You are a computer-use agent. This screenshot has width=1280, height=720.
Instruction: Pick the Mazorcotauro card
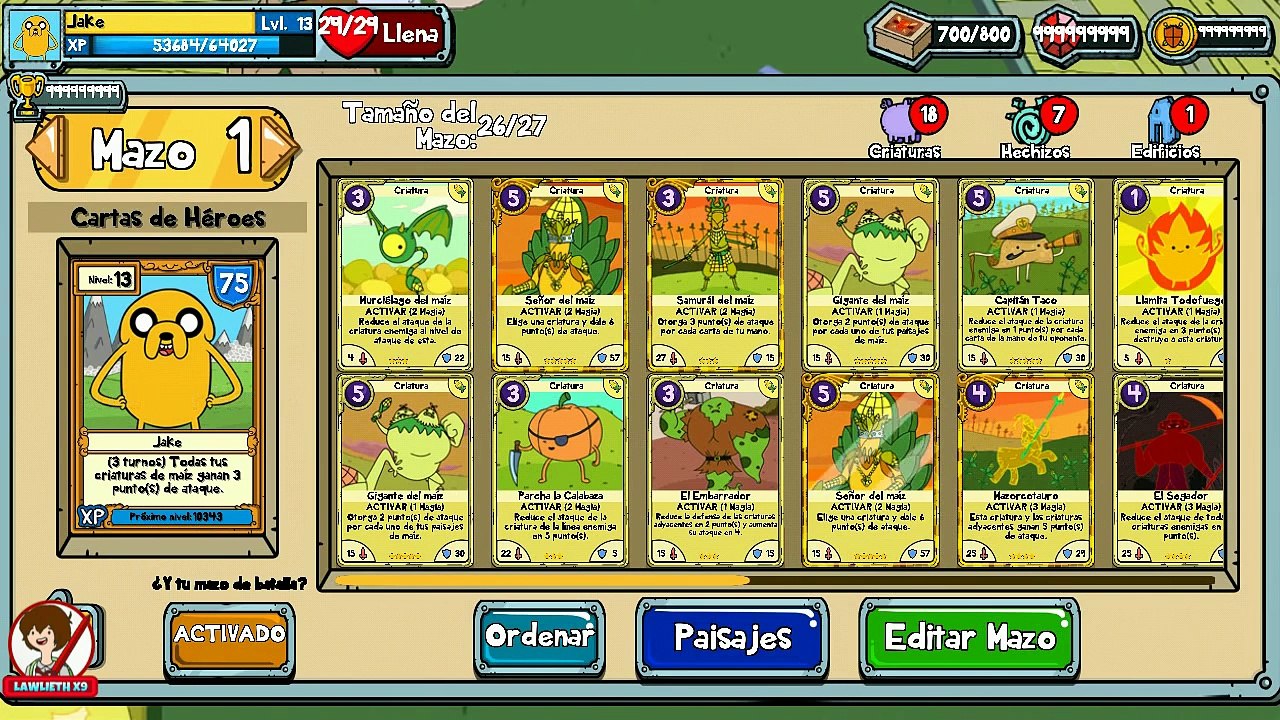1025,470
